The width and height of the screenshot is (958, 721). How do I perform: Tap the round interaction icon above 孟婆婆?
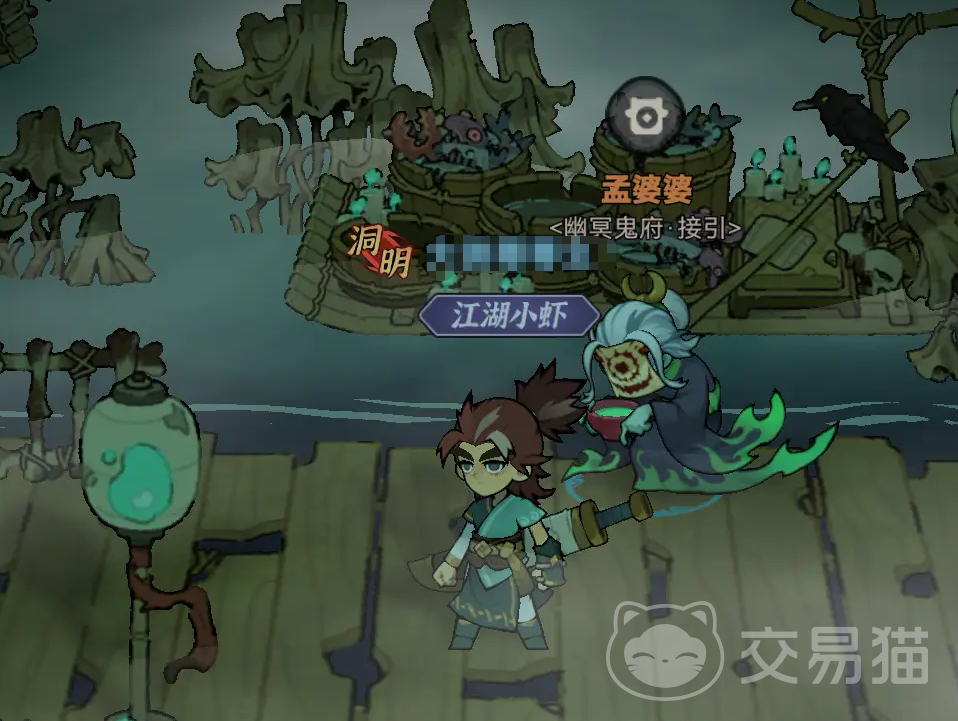pos(646,116)
